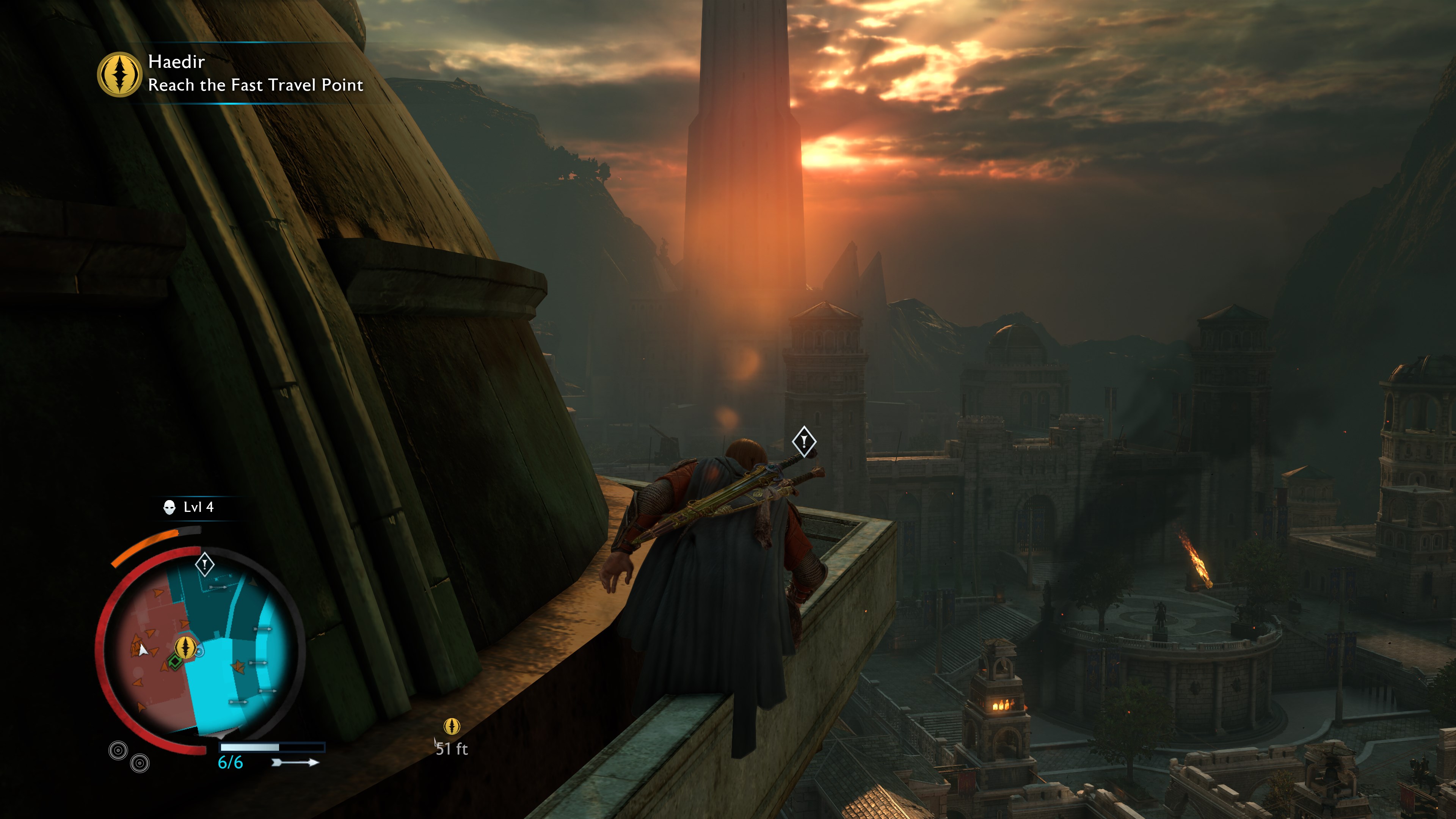Click the gold Haedir tower objective icon
Image resolution: width=1456 pixels, height=819 pixels.
pos(119,74)
